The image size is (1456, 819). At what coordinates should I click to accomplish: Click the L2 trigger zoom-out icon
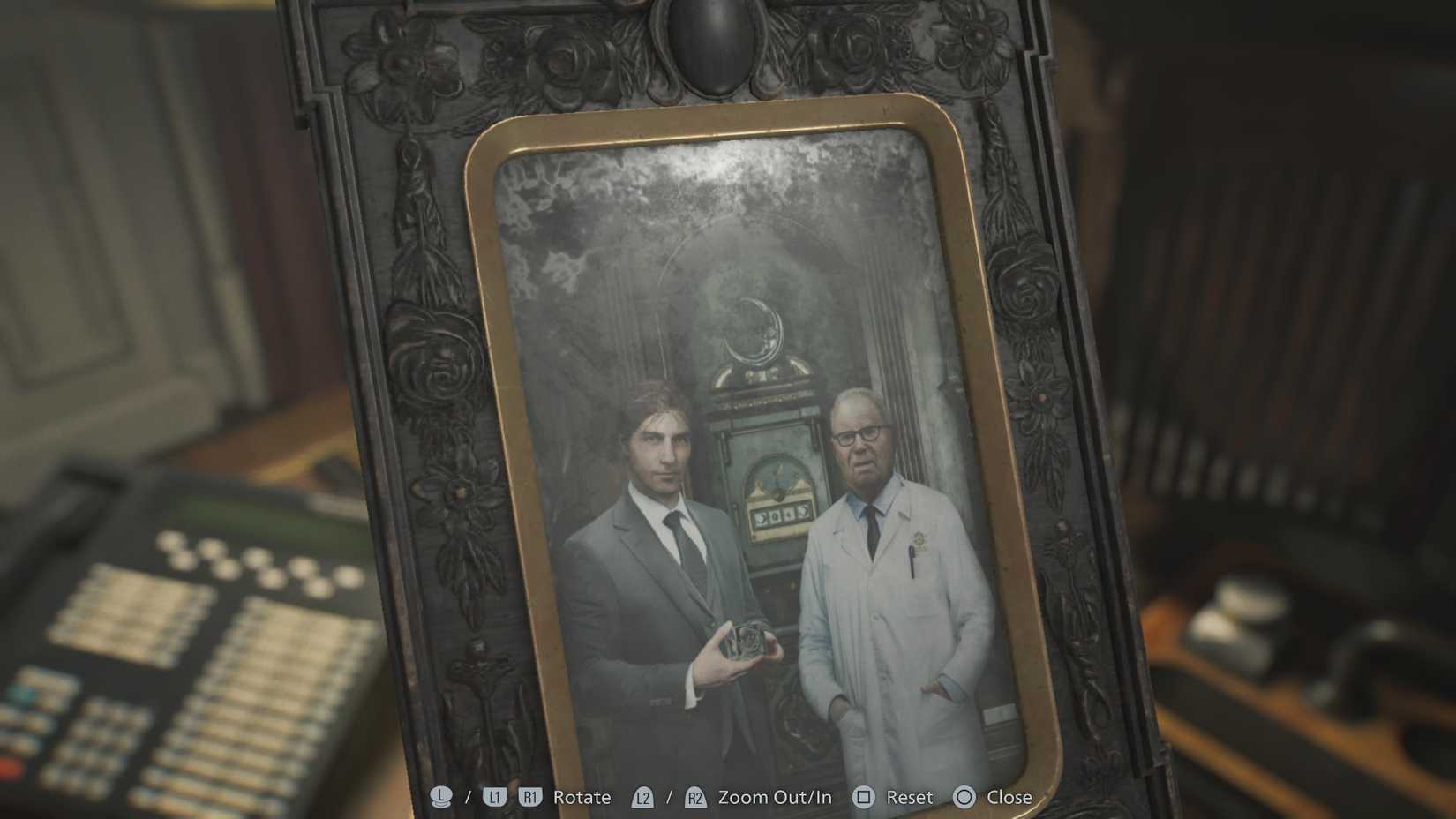[x=644, y=797]
